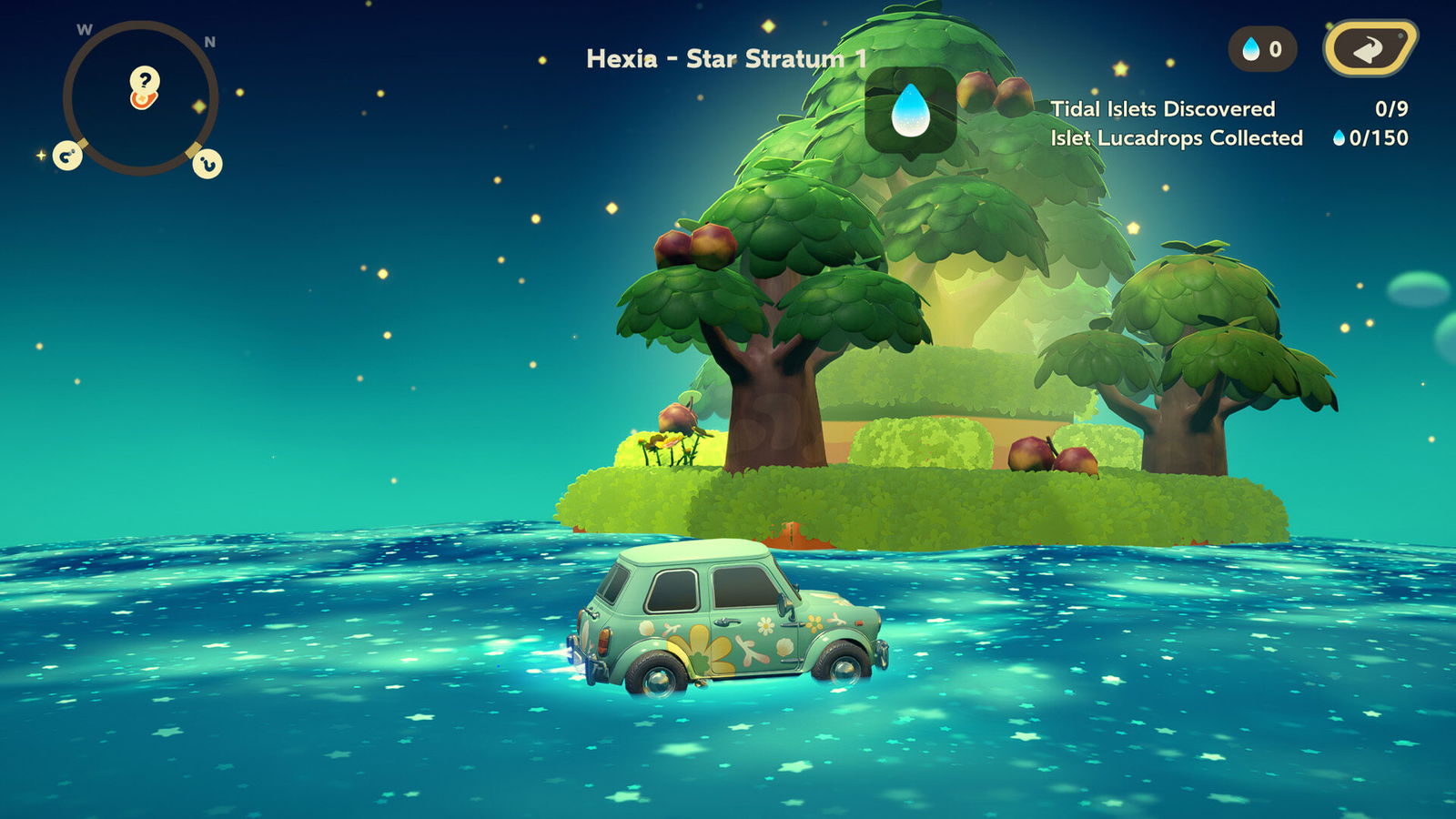Click the 0/9 discovery progress readout
This screenshot has width=1456, height=819.
point(1390,107)
